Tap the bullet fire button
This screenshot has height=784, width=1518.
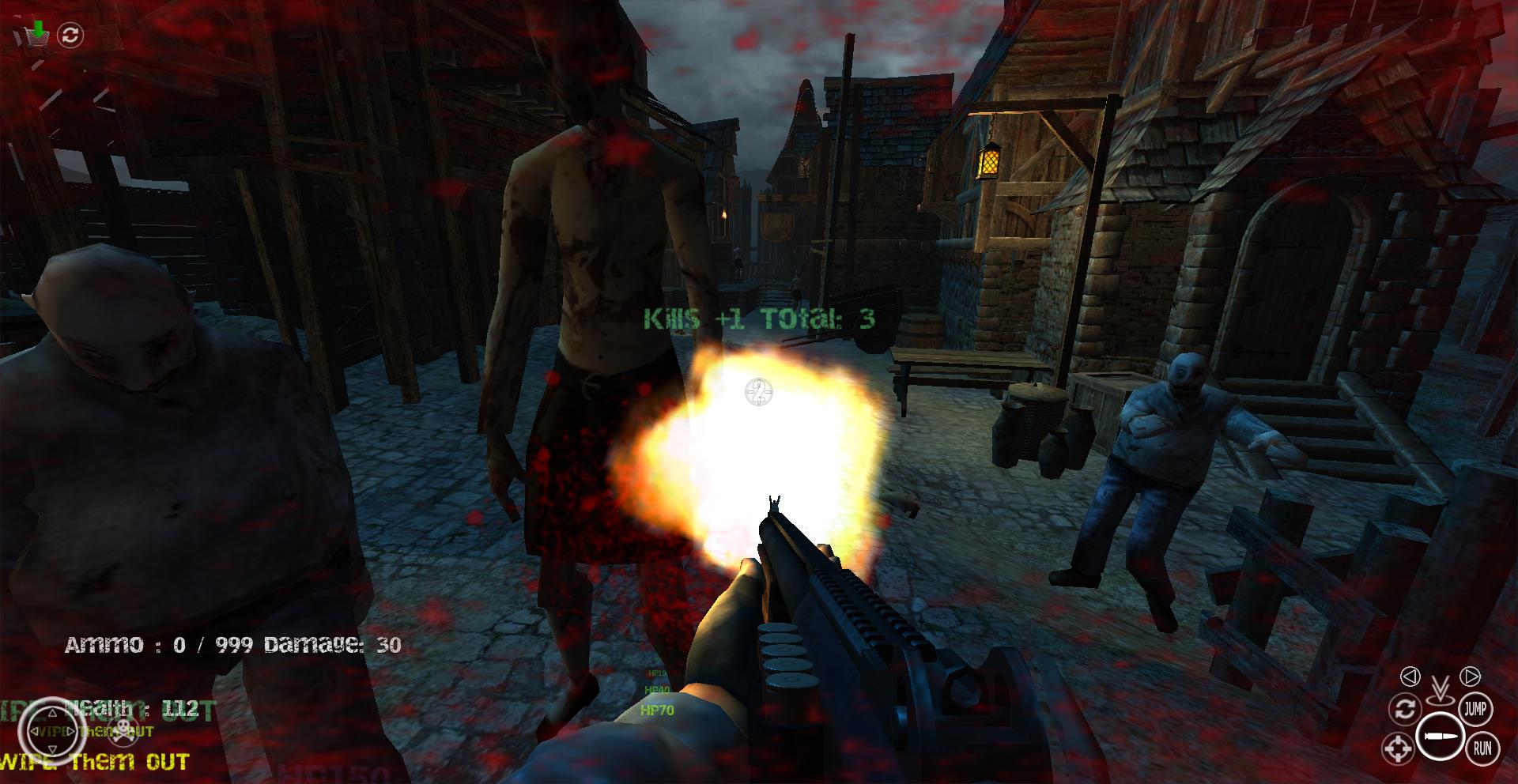pos(1440,737)
